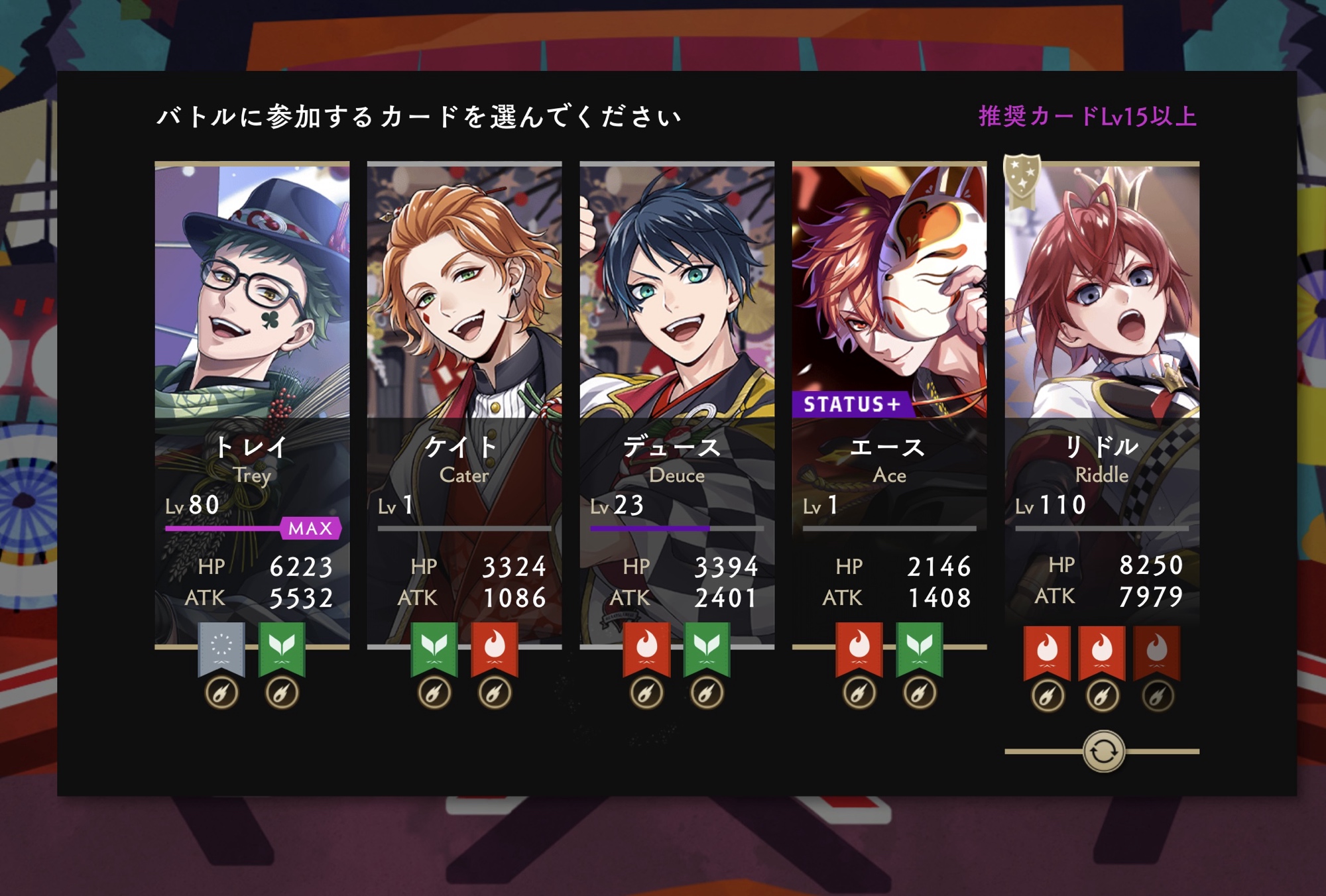Pick Deuce's red fire magic flag

point(646,648)
